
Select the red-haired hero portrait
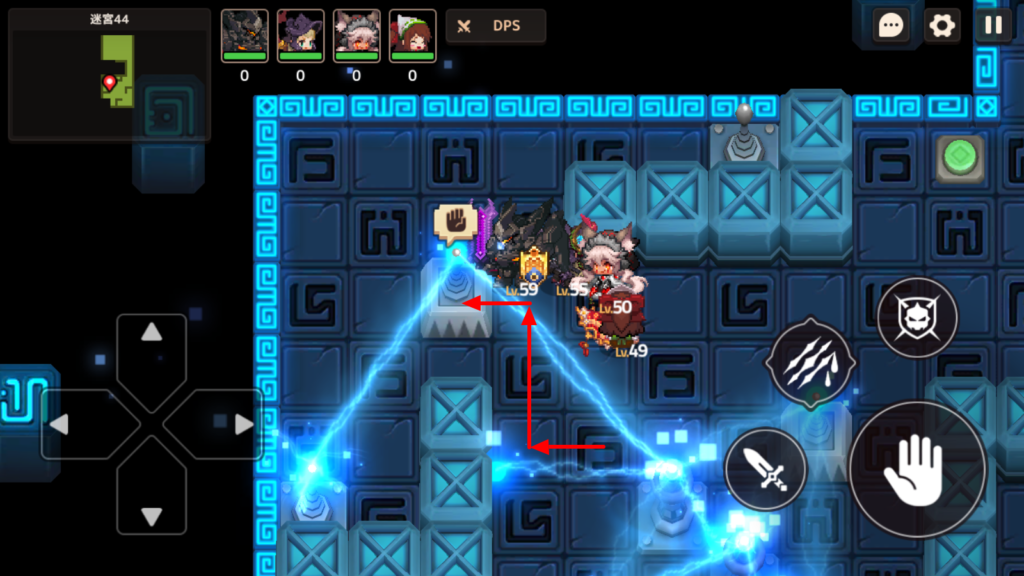coord(412,36)
